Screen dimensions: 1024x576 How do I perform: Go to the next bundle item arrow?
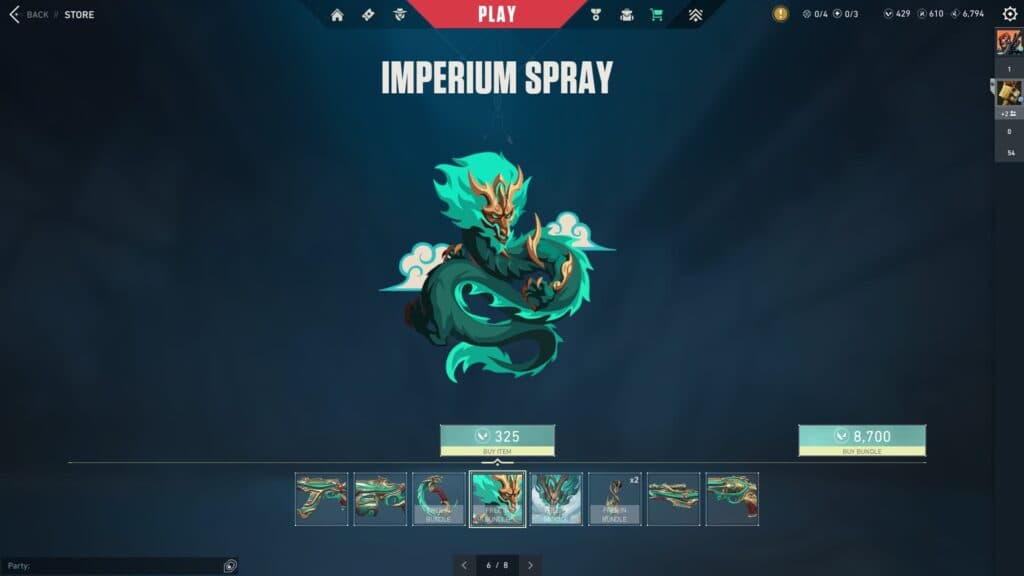[x=530, y=566]
